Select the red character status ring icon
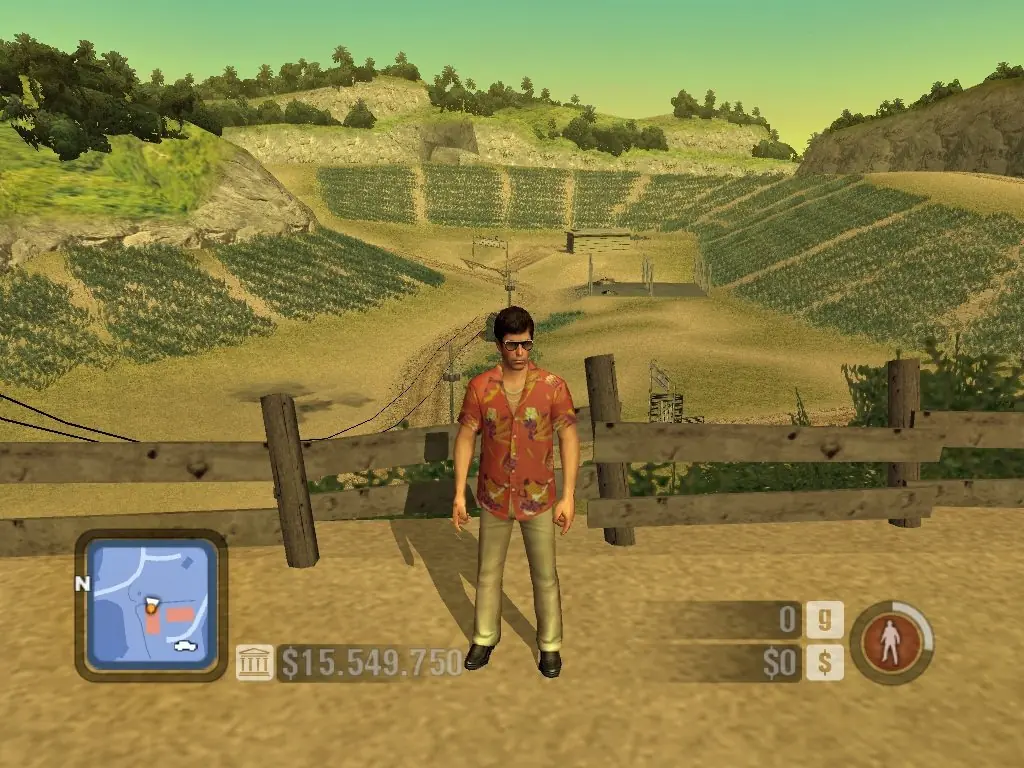This screenshot has height=768, width=1024. (x=891, y=642)
